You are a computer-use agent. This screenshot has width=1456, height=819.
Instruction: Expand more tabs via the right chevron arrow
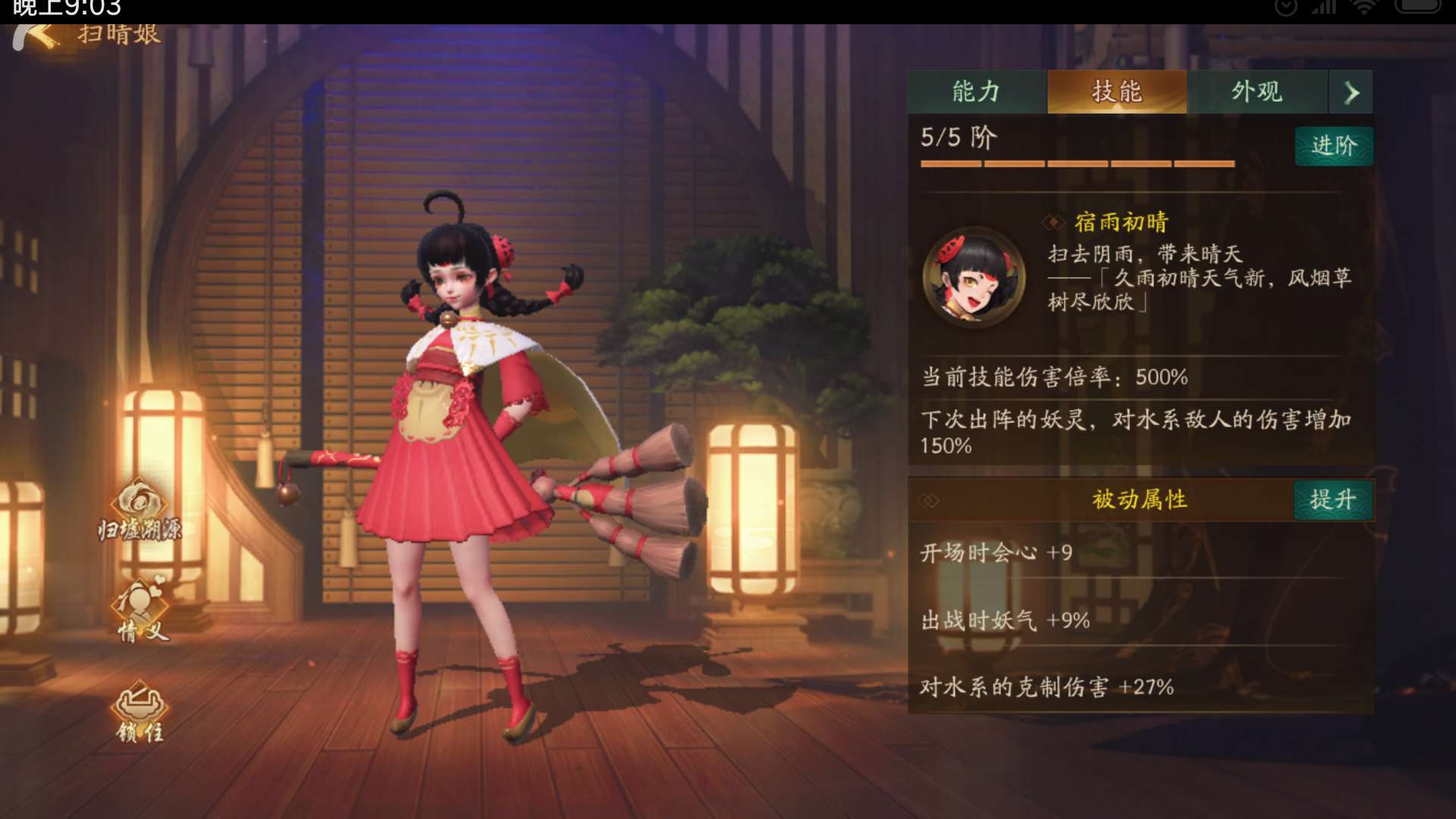[1351, 91]
